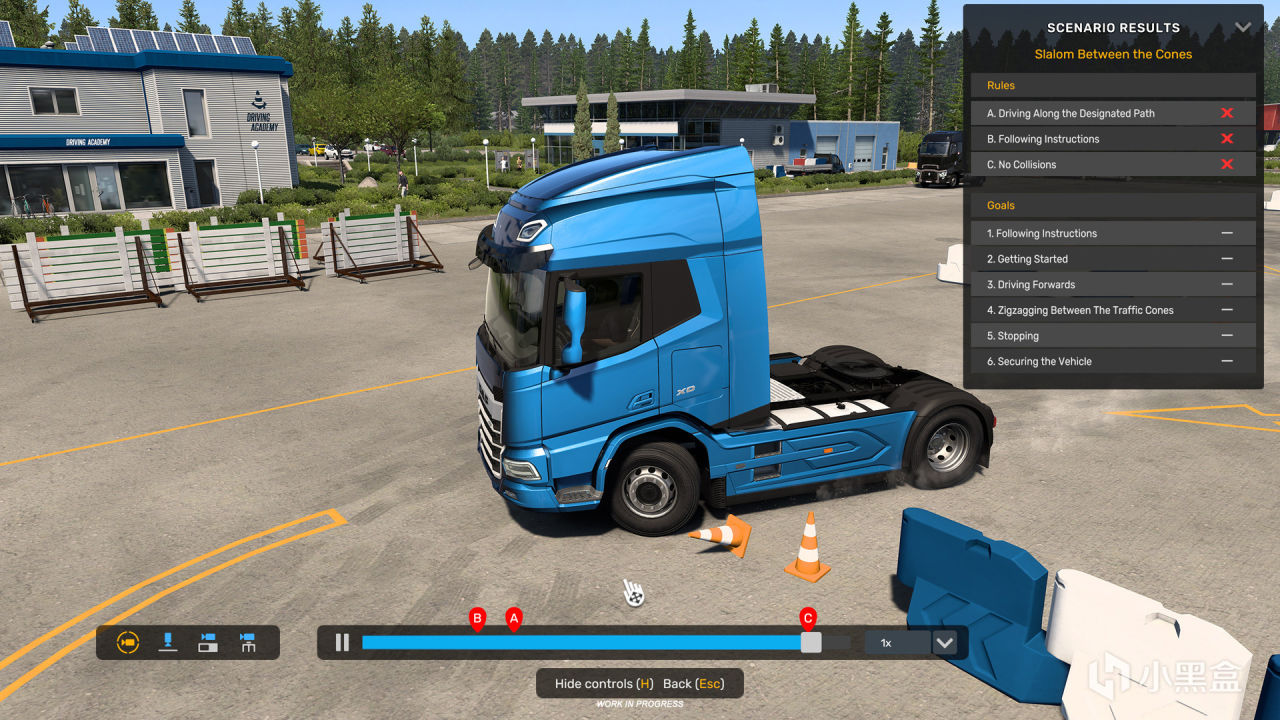The image size is (1280, 720).
Task: Jump to timeline marker A
Action: click(x=514, y=620)
